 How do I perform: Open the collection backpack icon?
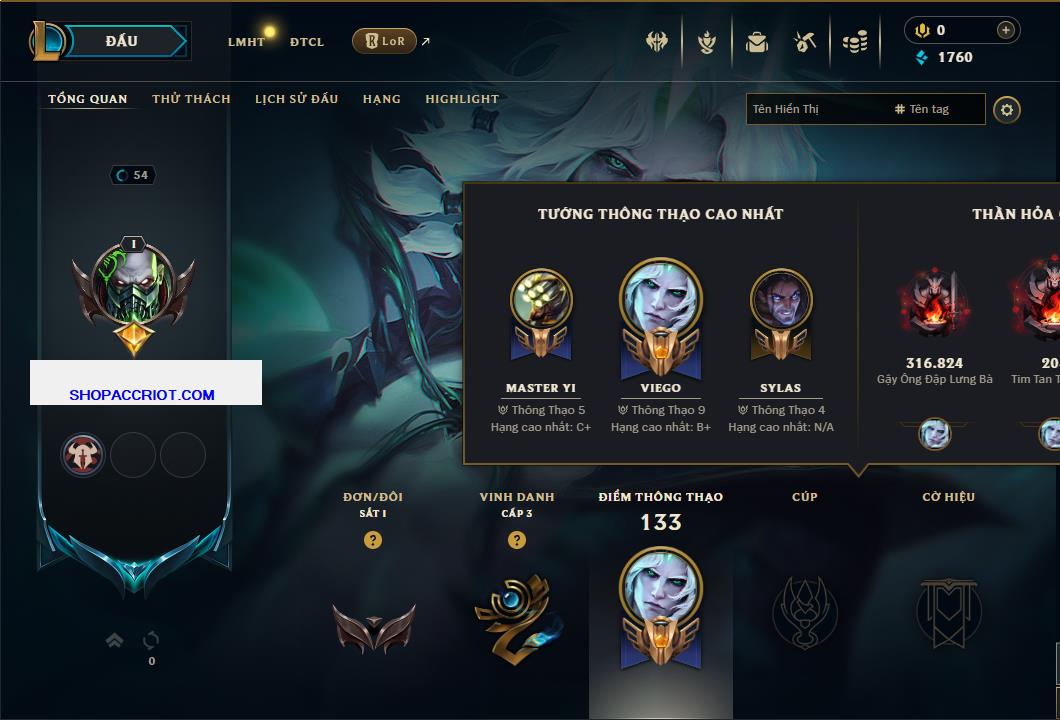click(757, 42)
